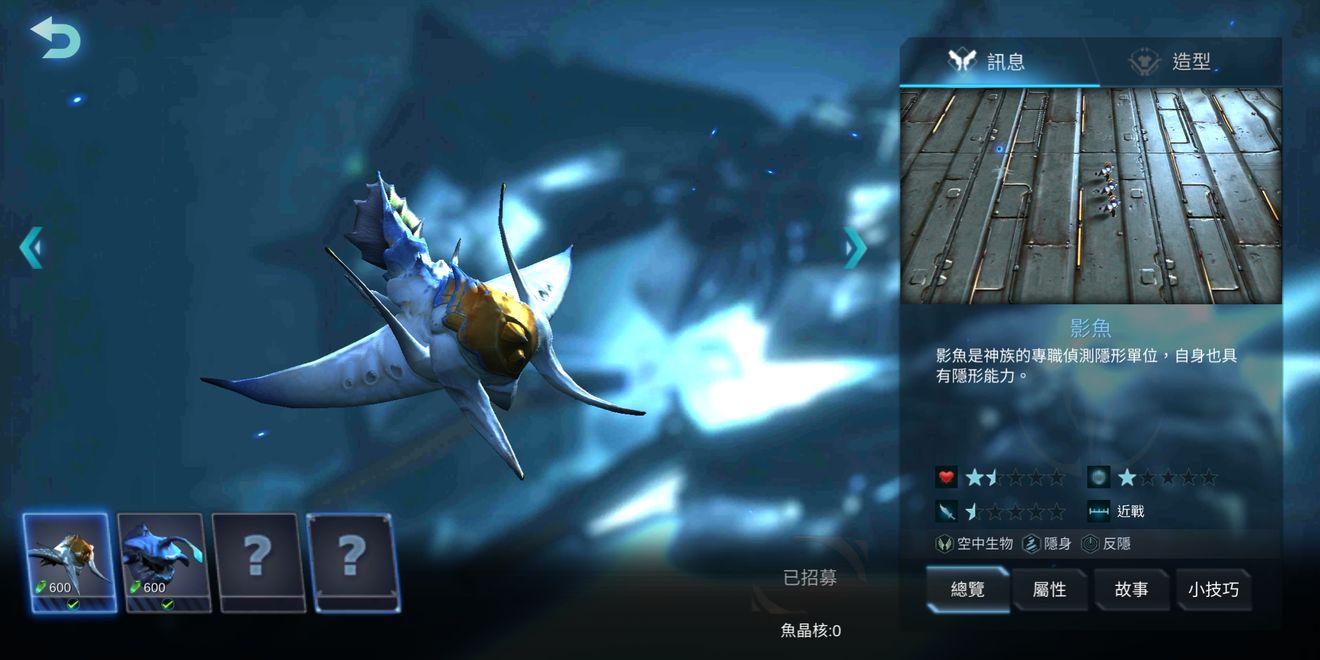Show the next unit with right arrow
1320x660 pixels.
[855, 247]
